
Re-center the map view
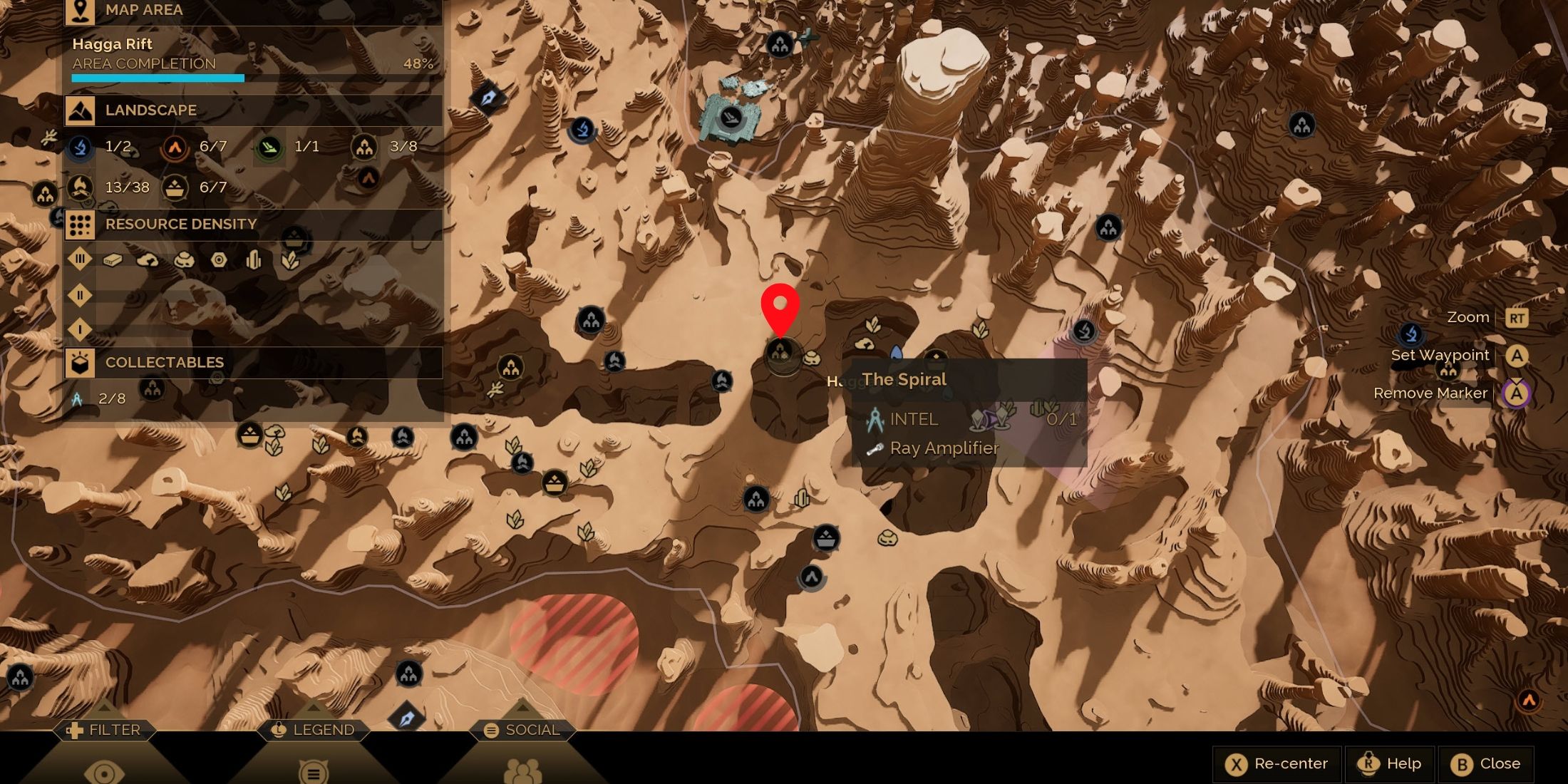click(1277, 764)
